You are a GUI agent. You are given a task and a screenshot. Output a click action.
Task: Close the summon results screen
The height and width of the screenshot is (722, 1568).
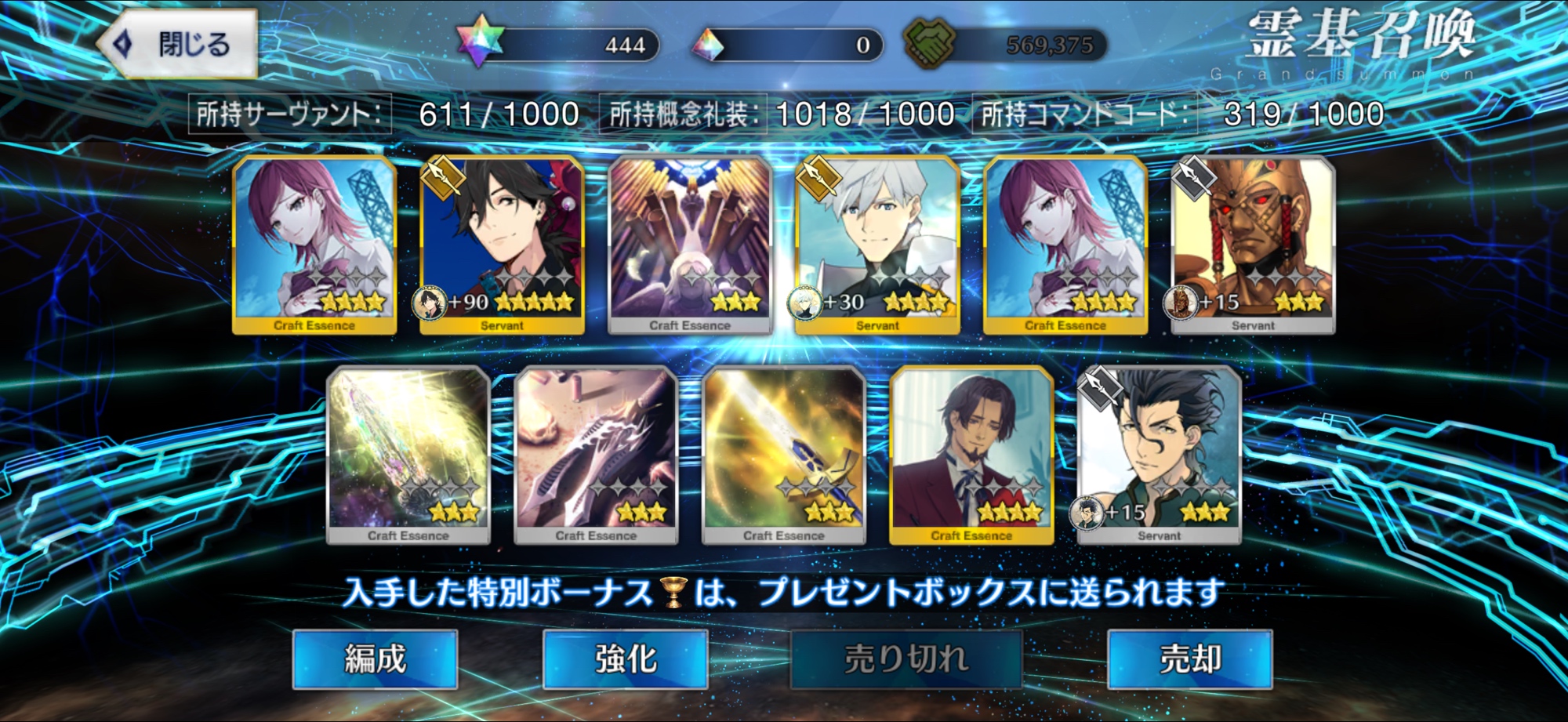point(179,44)
